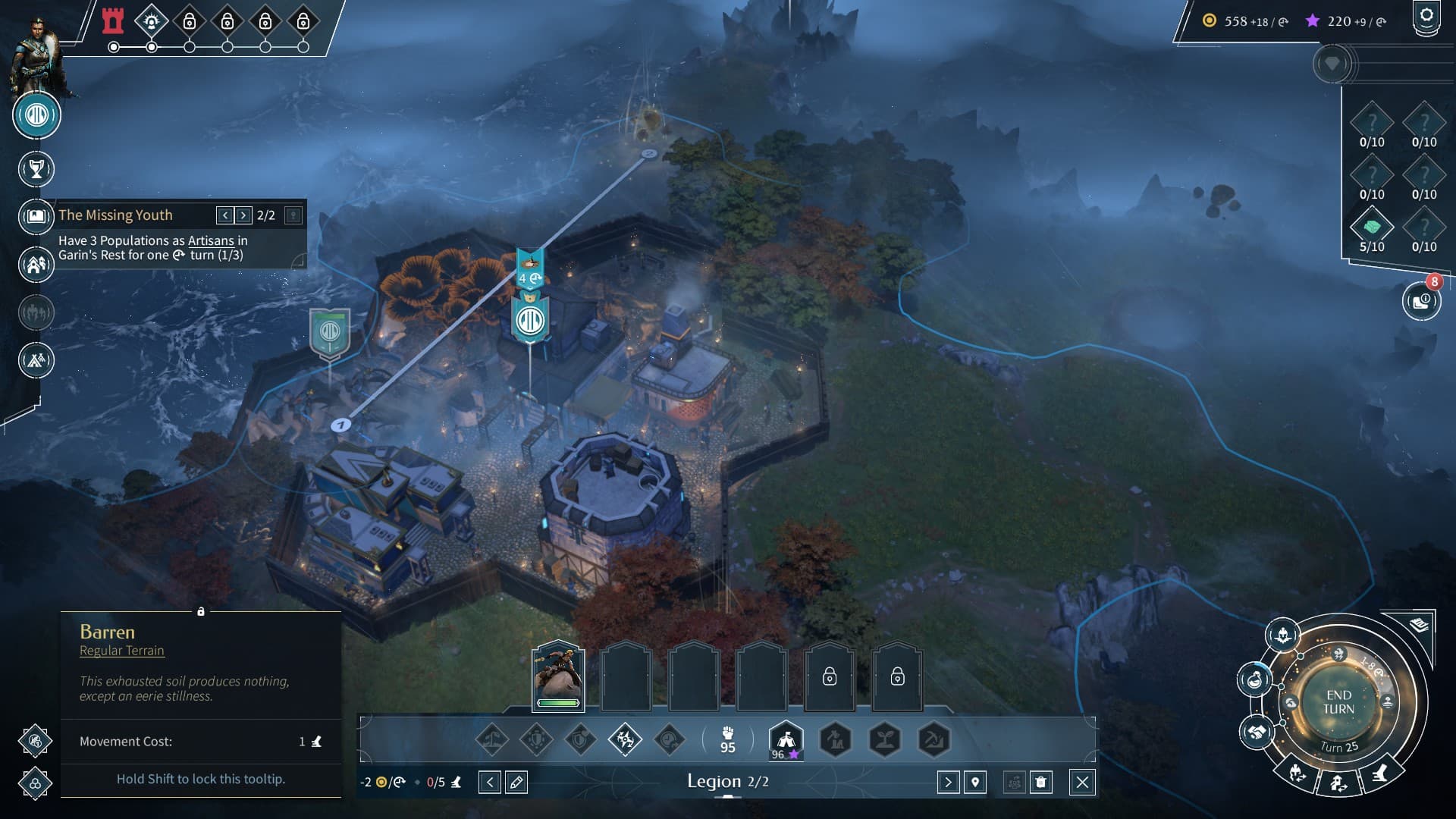This screenshot has height=819, width=1456.
Task: Open the diplomacy handshake screen
Action: pos(1257,733)
